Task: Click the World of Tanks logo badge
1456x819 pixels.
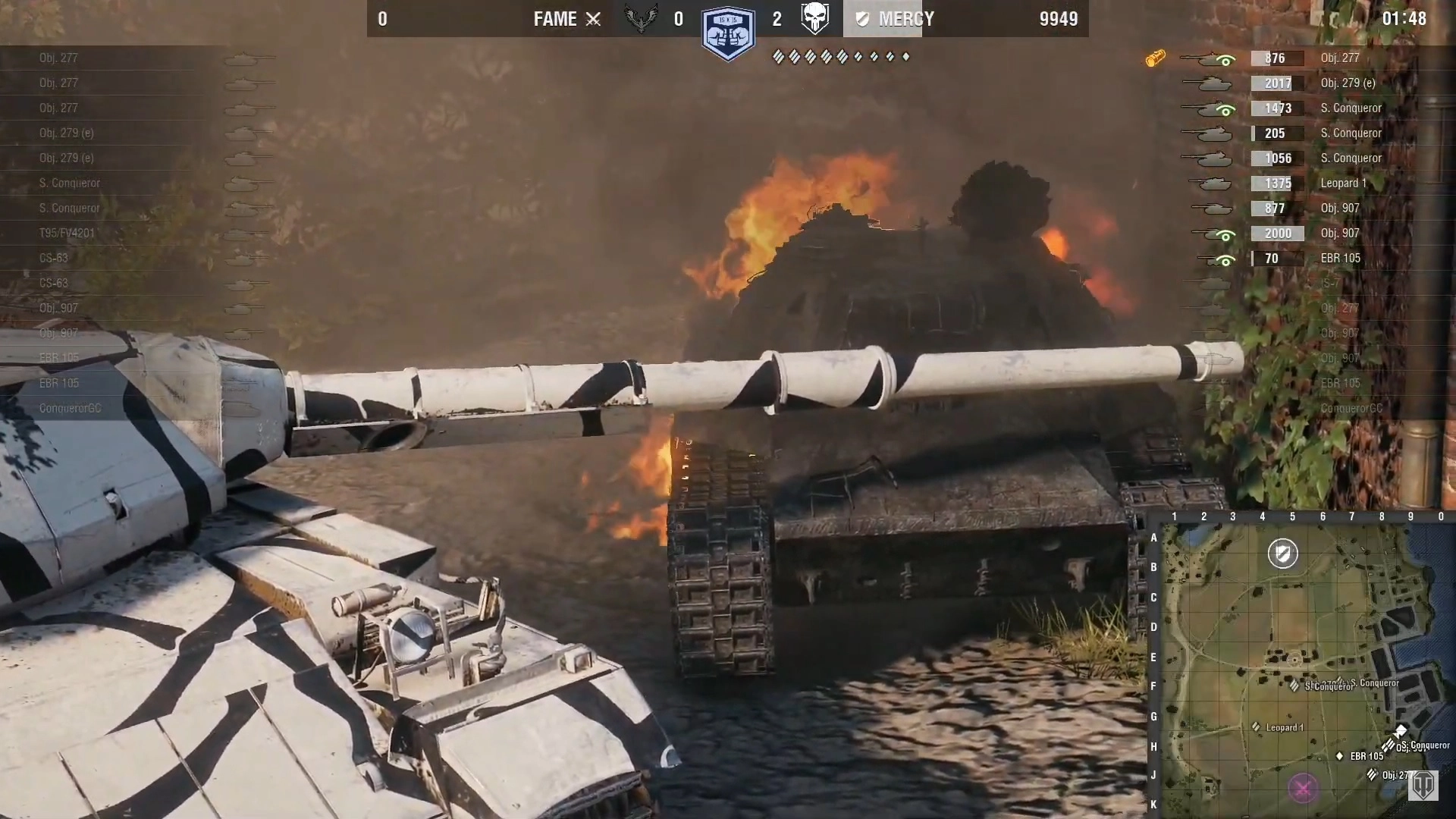Action: click(x=1423, y=786)
